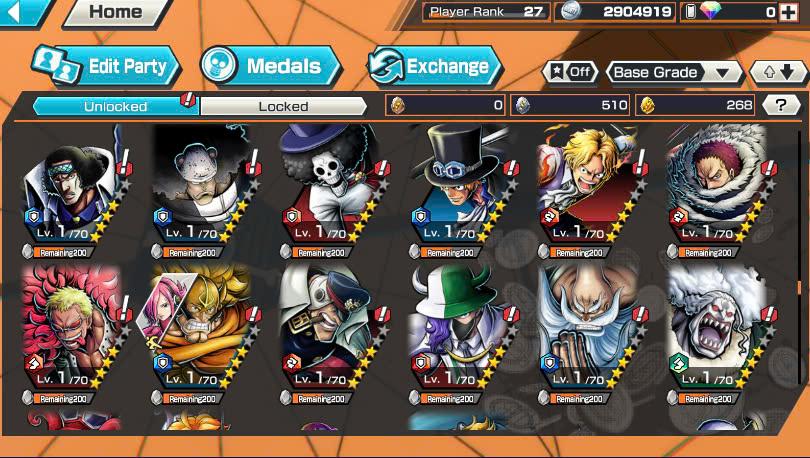
Task: Switch to the Locked characters tab
Action: coord(283,105)
